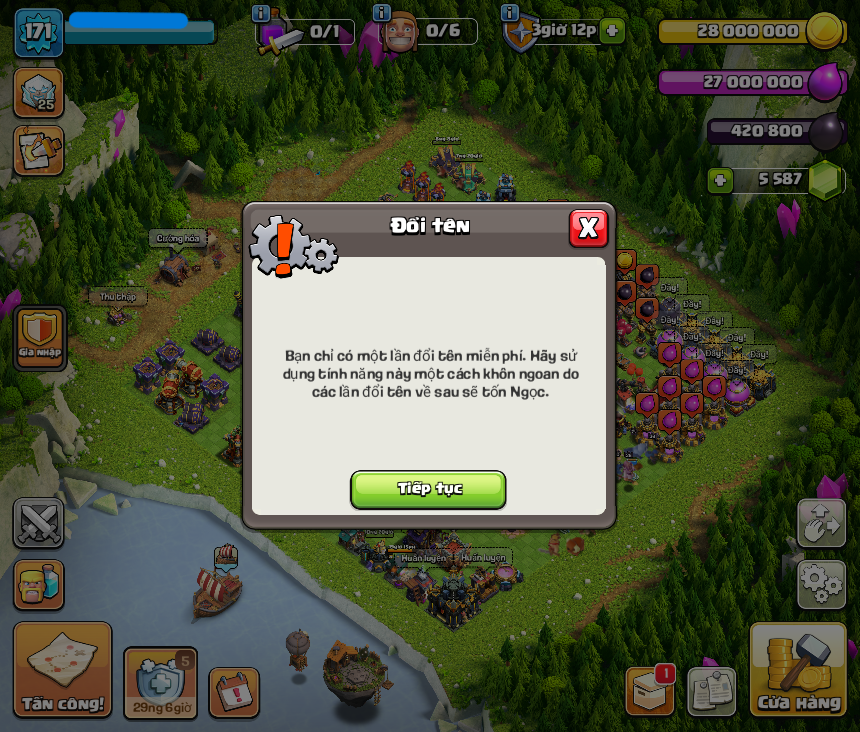
Task: Show info for the 0/6 builders counter
Action: [381, 13]
